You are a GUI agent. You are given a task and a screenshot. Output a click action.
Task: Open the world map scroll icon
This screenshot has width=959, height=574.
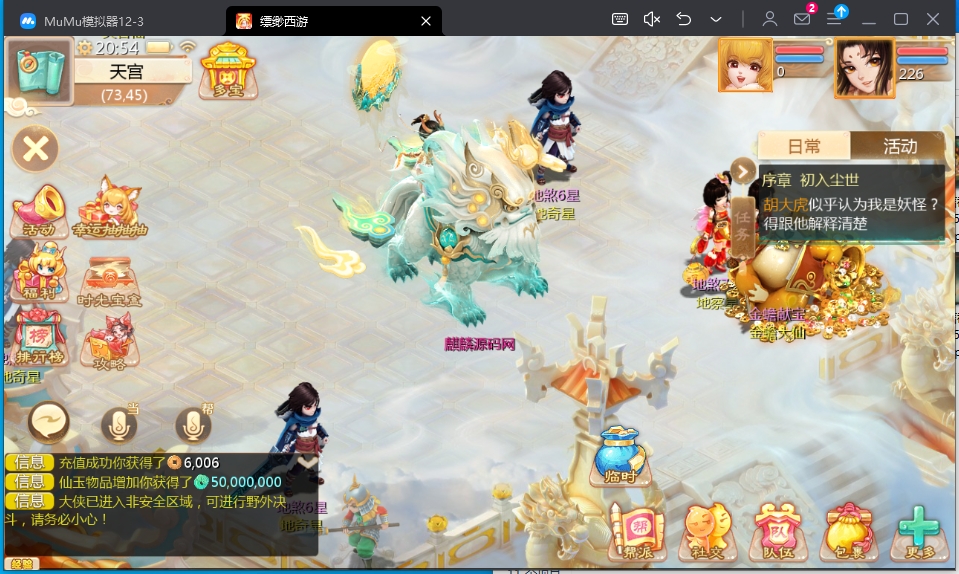[x=39, y=70]
